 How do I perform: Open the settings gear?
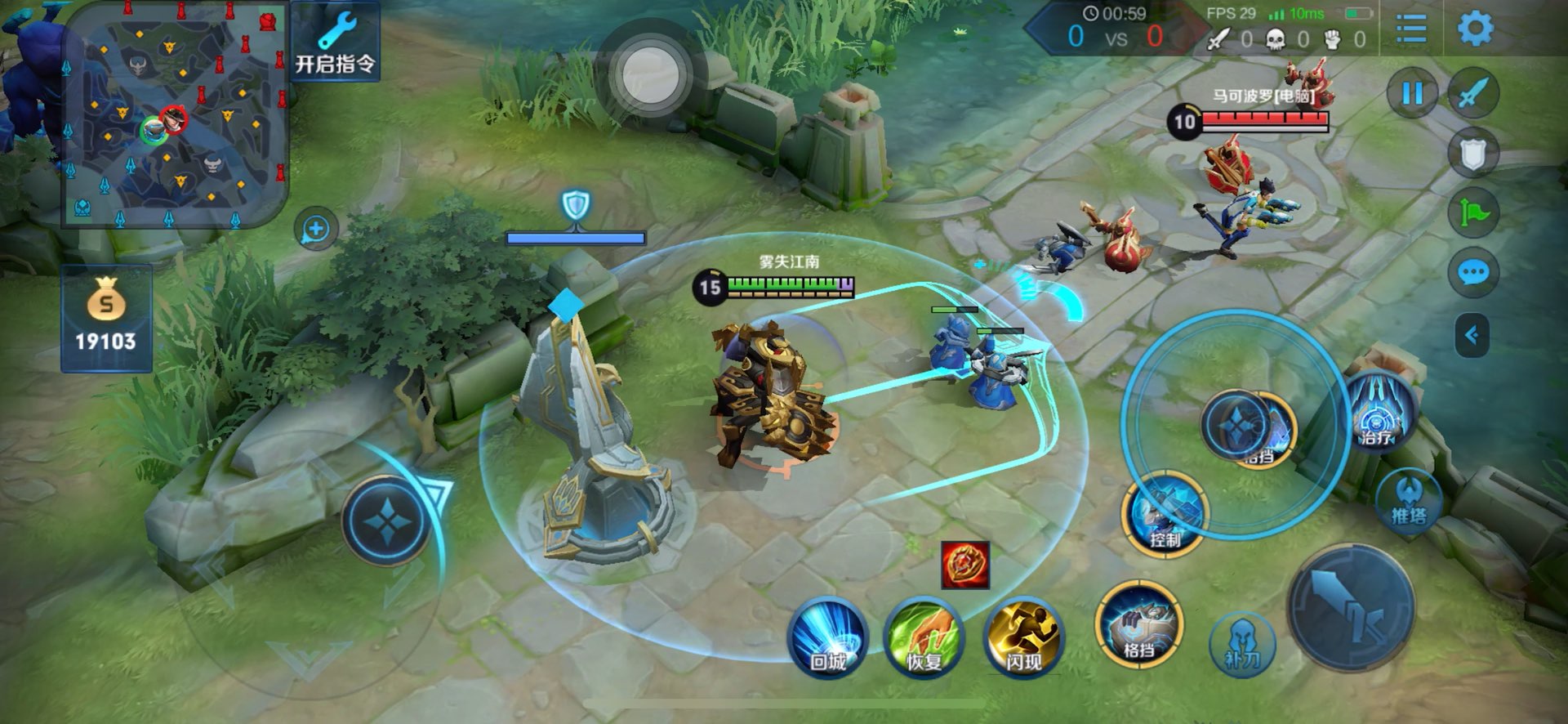point(1475,29)
